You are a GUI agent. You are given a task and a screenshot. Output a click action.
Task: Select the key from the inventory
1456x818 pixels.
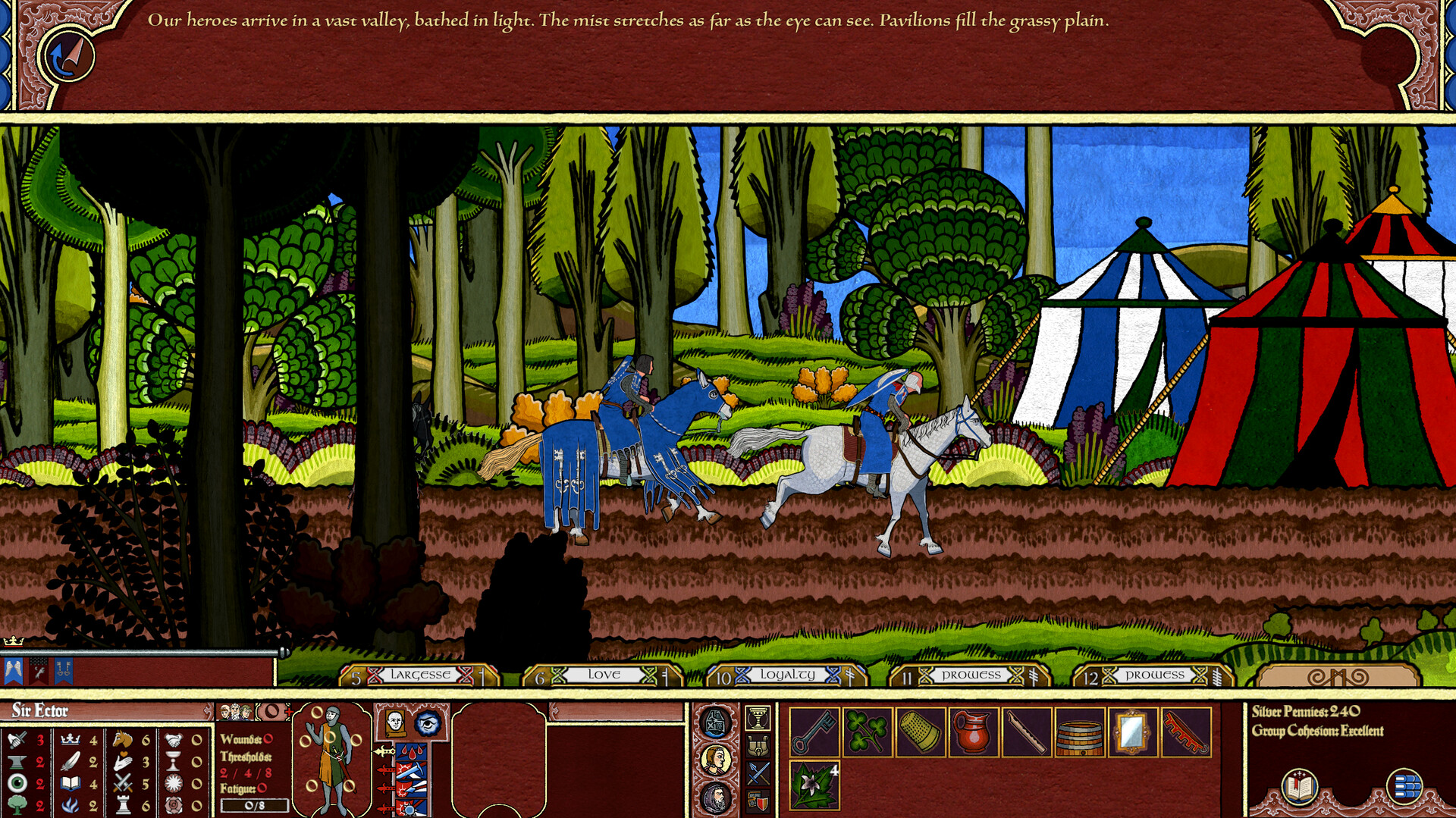[814, 730]
